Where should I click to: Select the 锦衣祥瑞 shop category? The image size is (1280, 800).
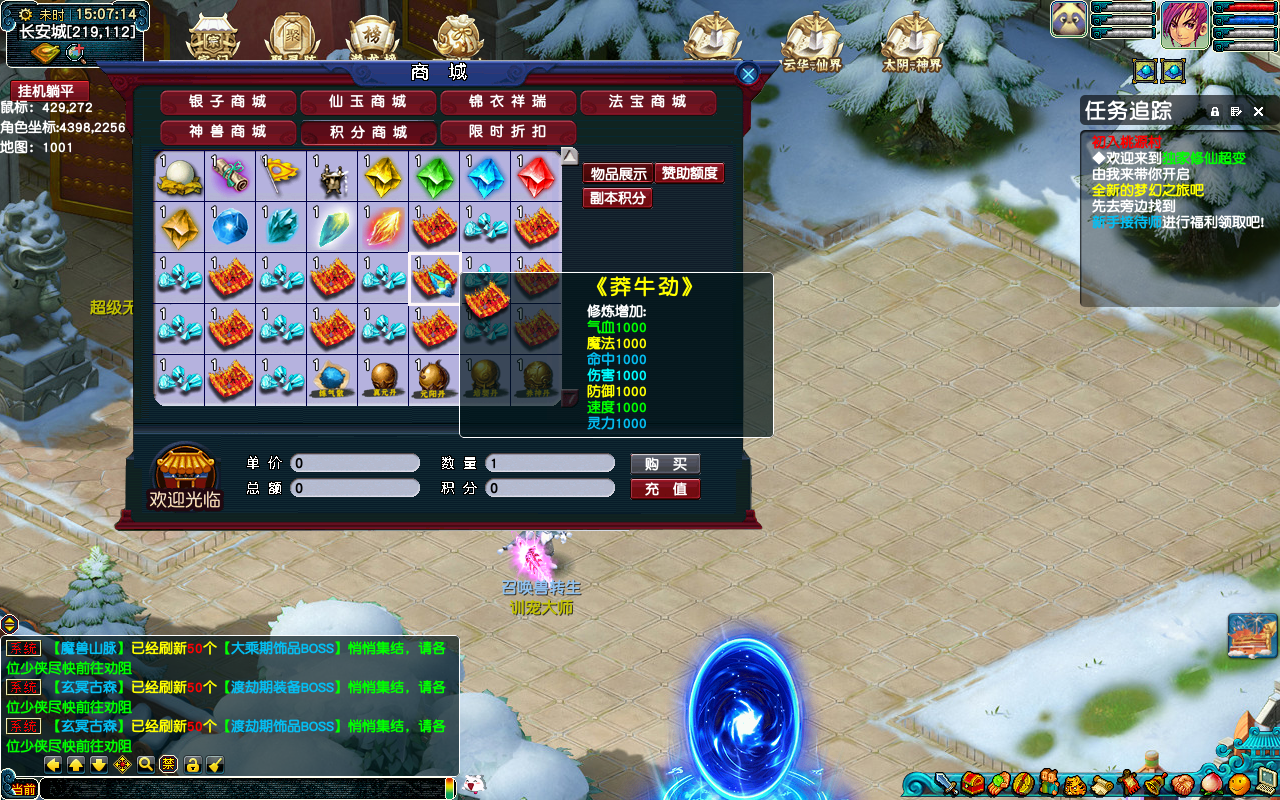pyautogui.click(x=508, y=102)
